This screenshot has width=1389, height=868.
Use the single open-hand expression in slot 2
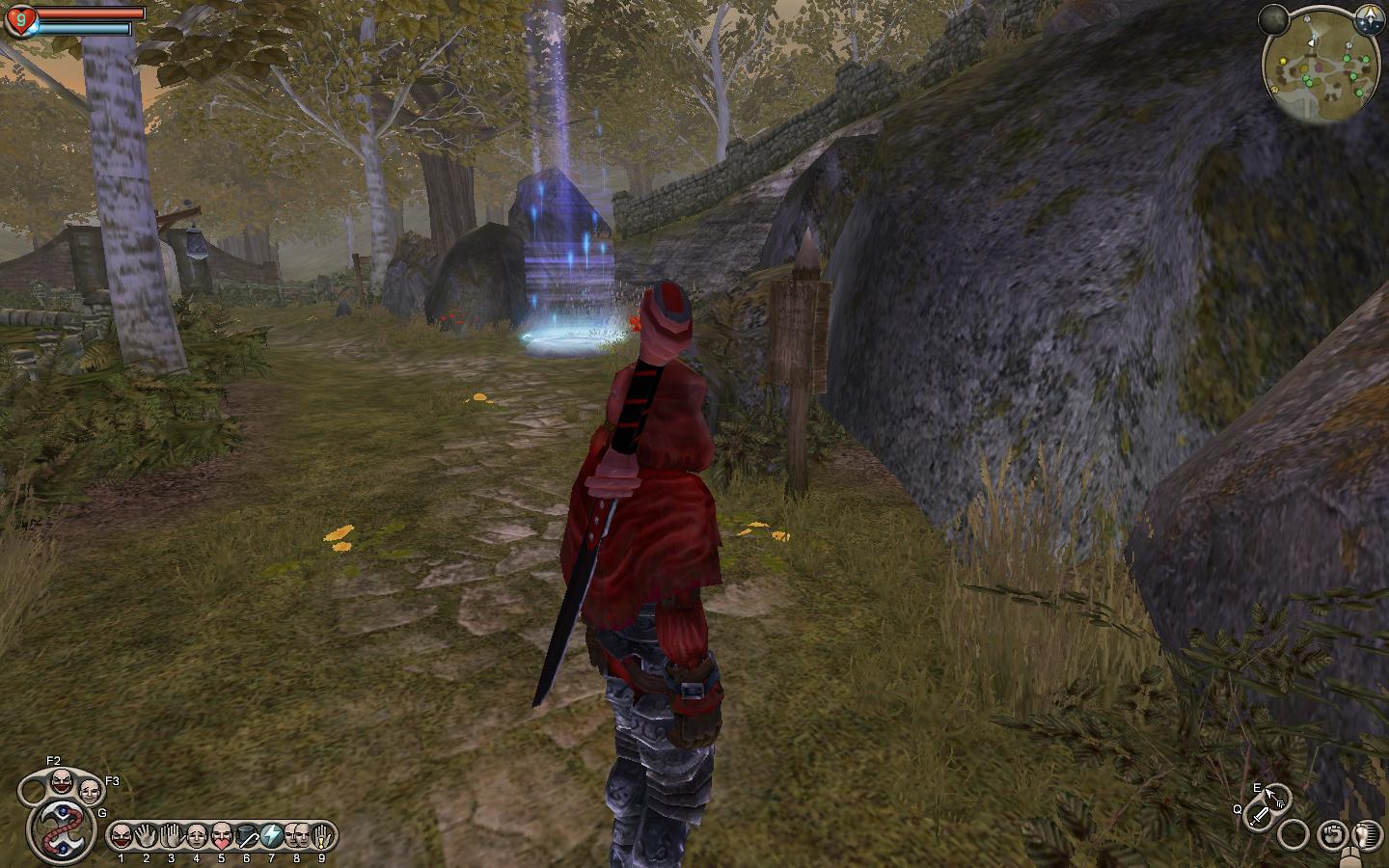(147, 835)
